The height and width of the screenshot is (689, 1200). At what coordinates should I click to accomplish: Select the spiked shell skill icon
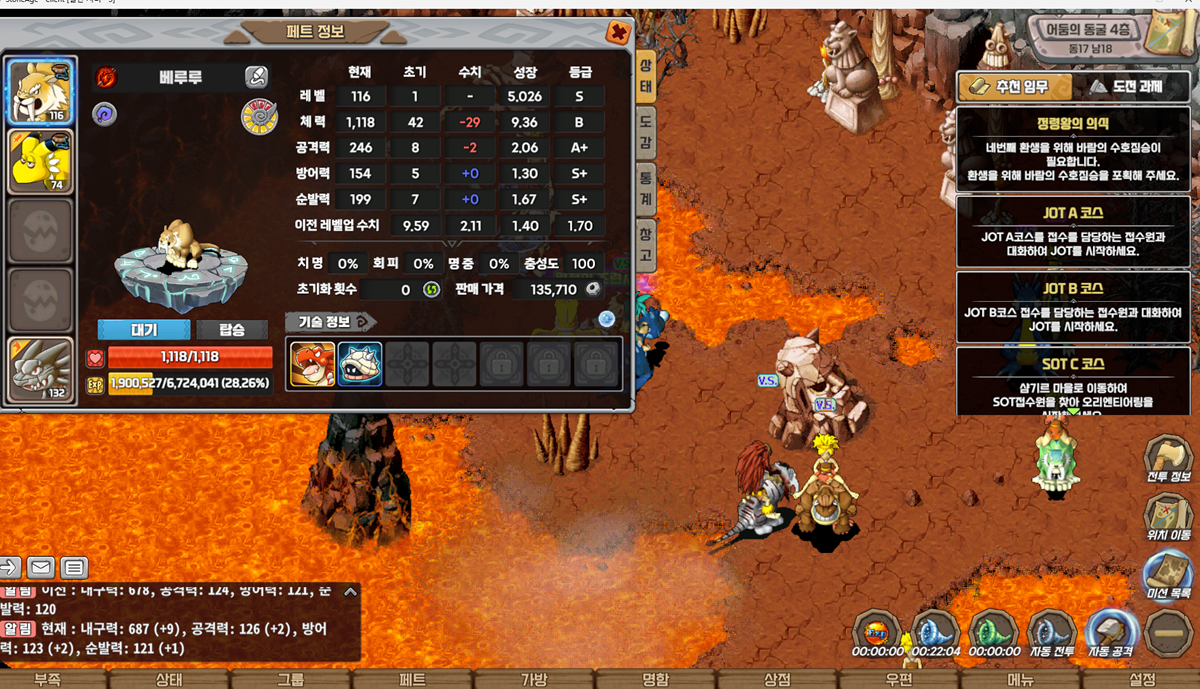(x=360, y=363)
